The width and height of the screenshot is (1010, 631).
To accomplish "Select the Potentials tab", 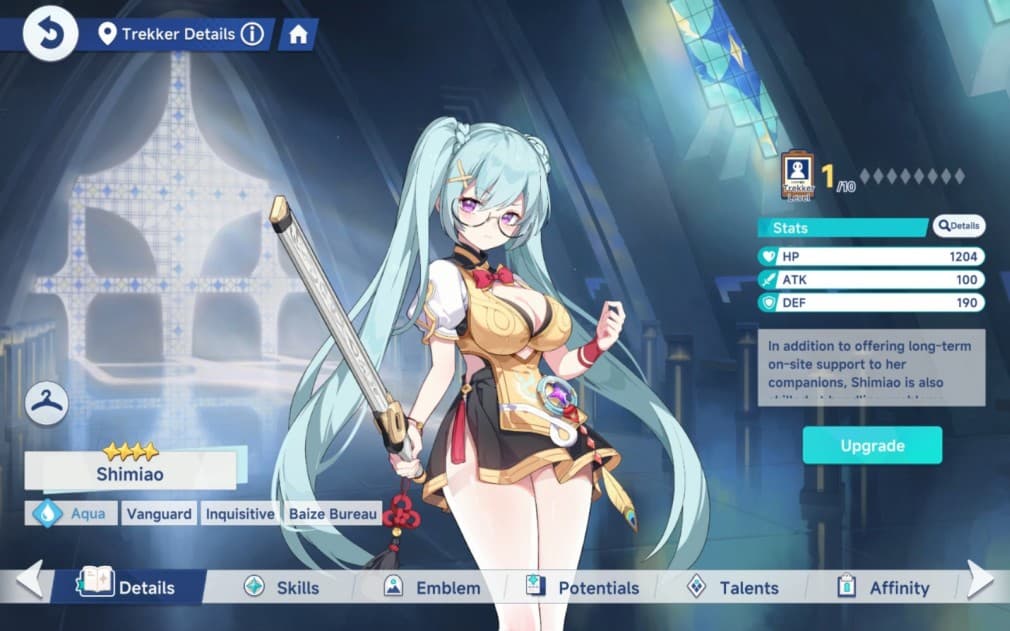I will point(583,587).
